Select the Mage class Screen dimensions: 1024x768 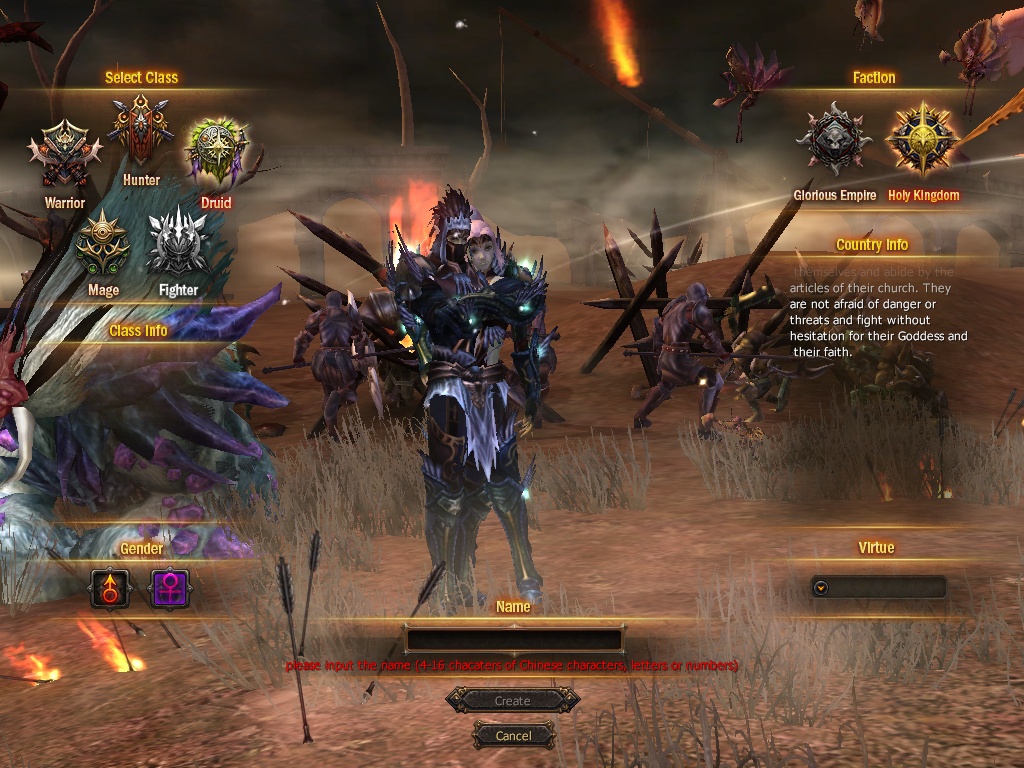coord(103,244)
